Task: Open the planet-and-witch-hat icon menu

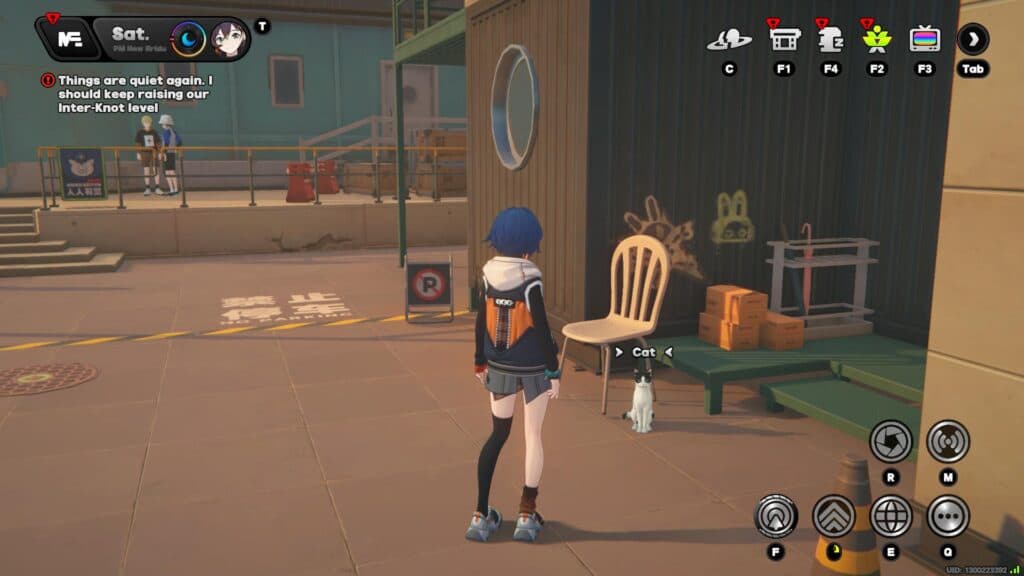Action: (729, 40)
